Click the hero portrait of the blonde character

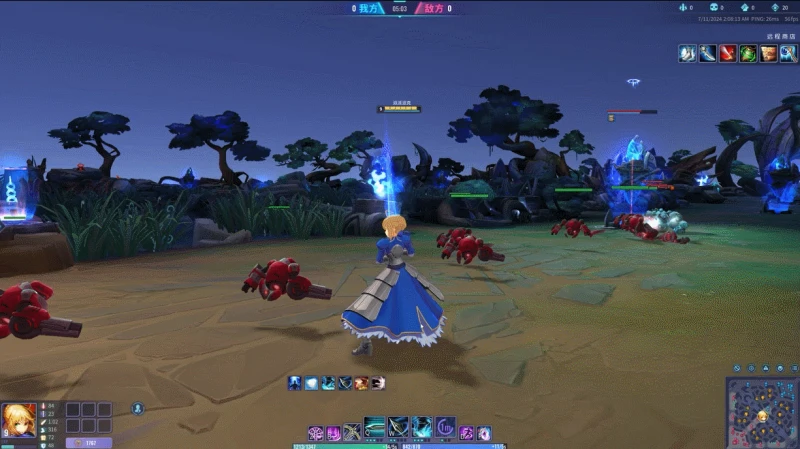[18, 420]
